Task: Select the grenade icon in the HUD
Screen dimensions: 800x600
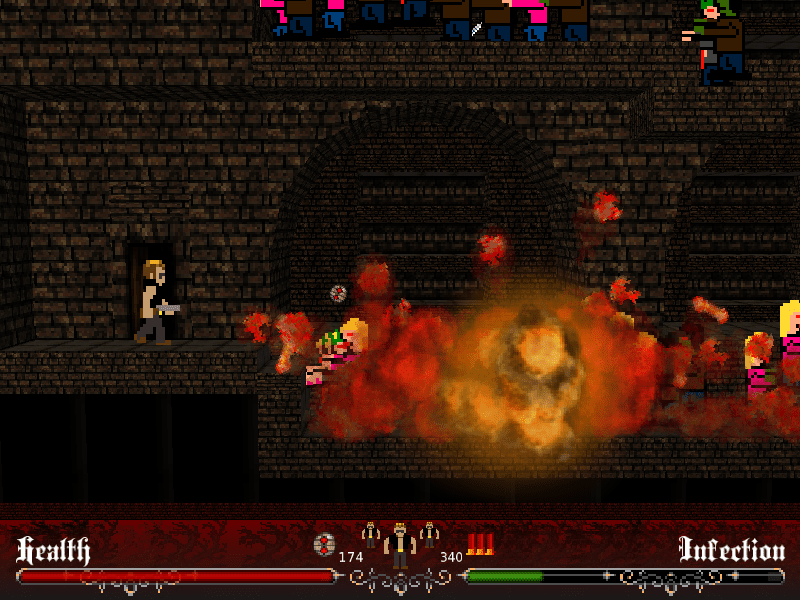Action: coord(323,545)
